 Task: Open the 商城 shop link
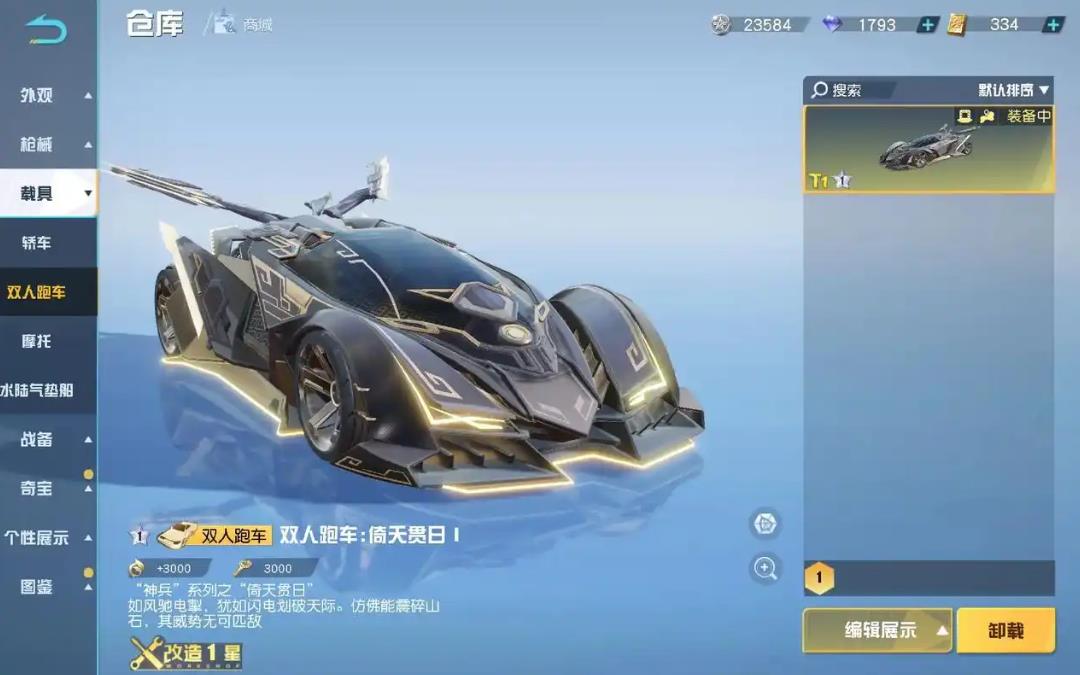point(243,24)
